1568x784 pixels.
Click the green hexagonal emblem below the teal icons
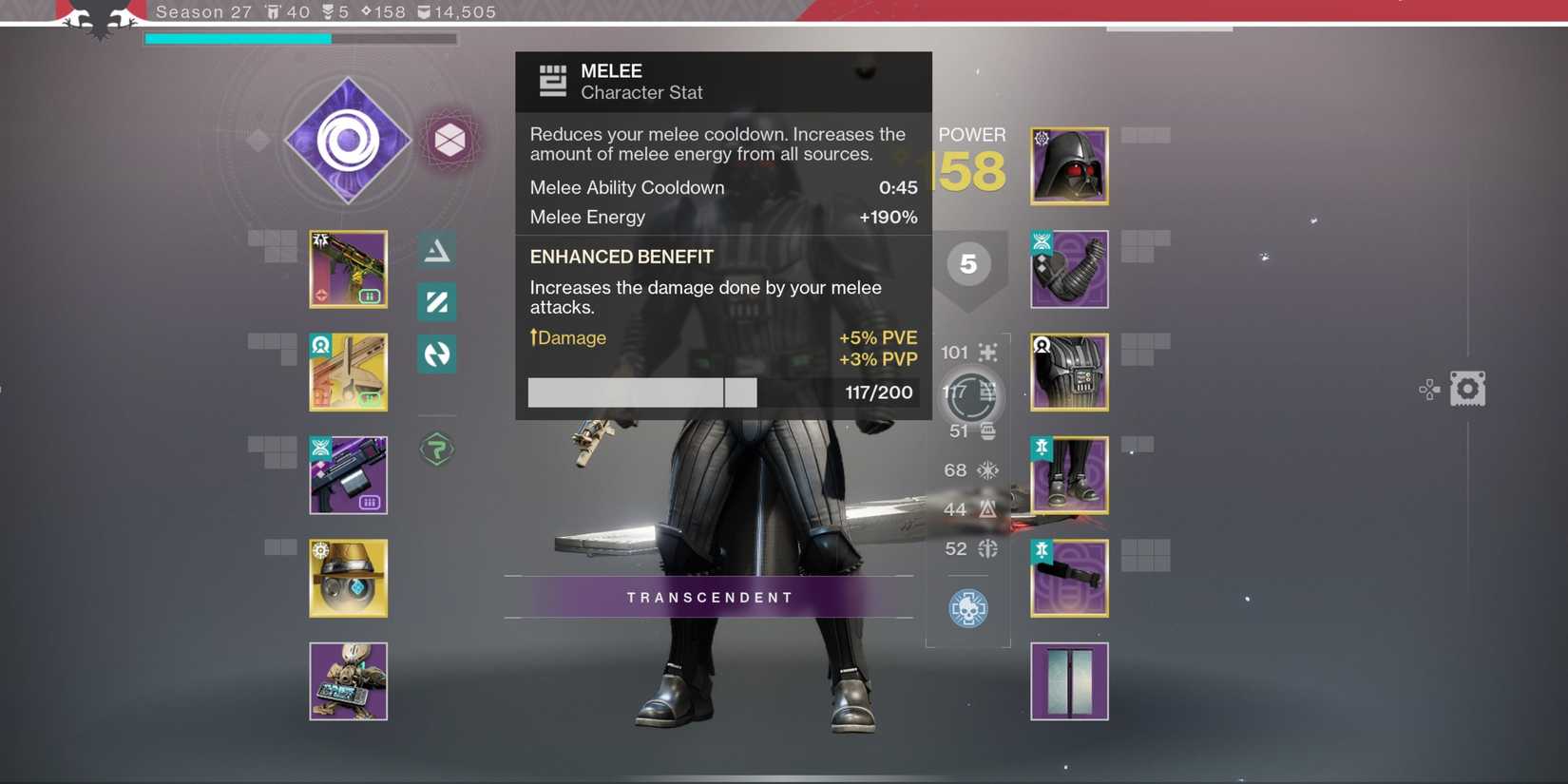436,449
